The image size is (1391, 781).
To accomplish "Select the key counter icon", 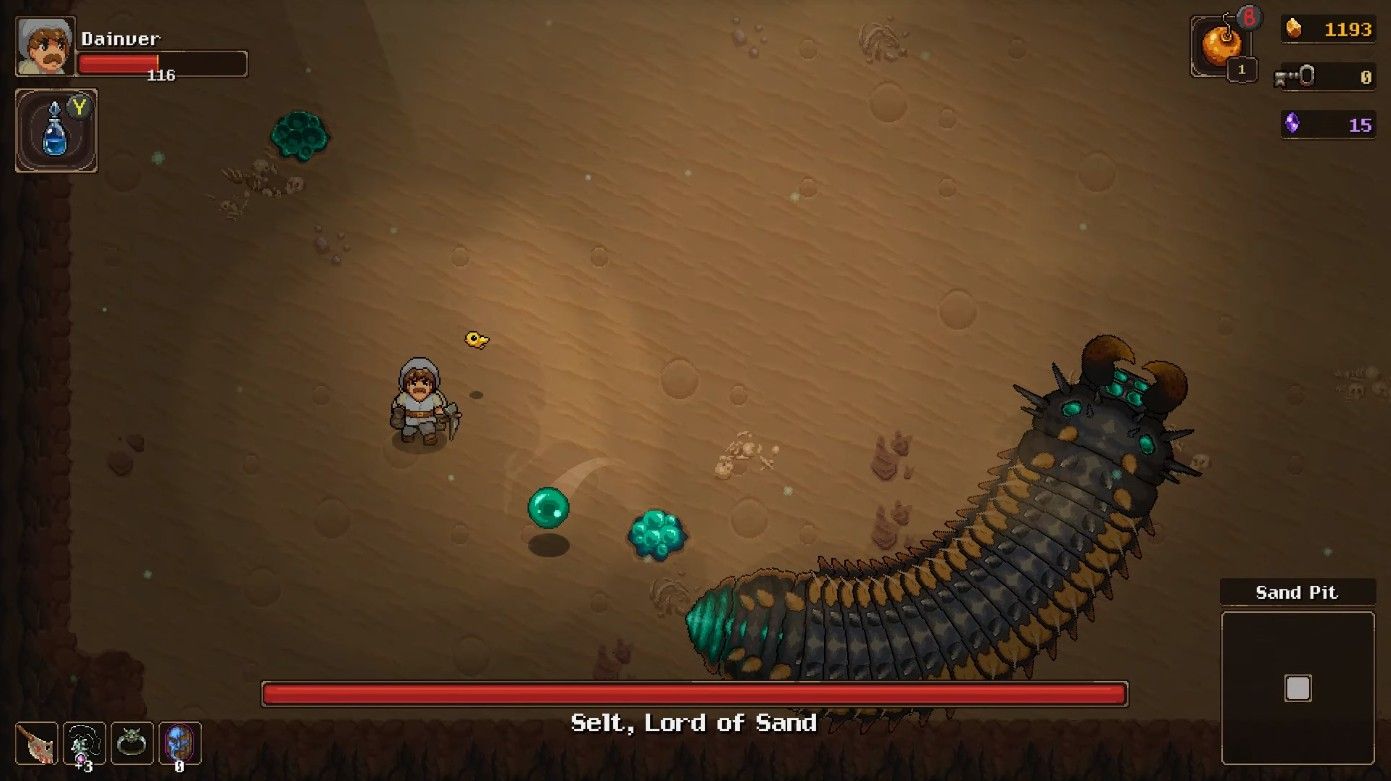I will pos(1292,77).
